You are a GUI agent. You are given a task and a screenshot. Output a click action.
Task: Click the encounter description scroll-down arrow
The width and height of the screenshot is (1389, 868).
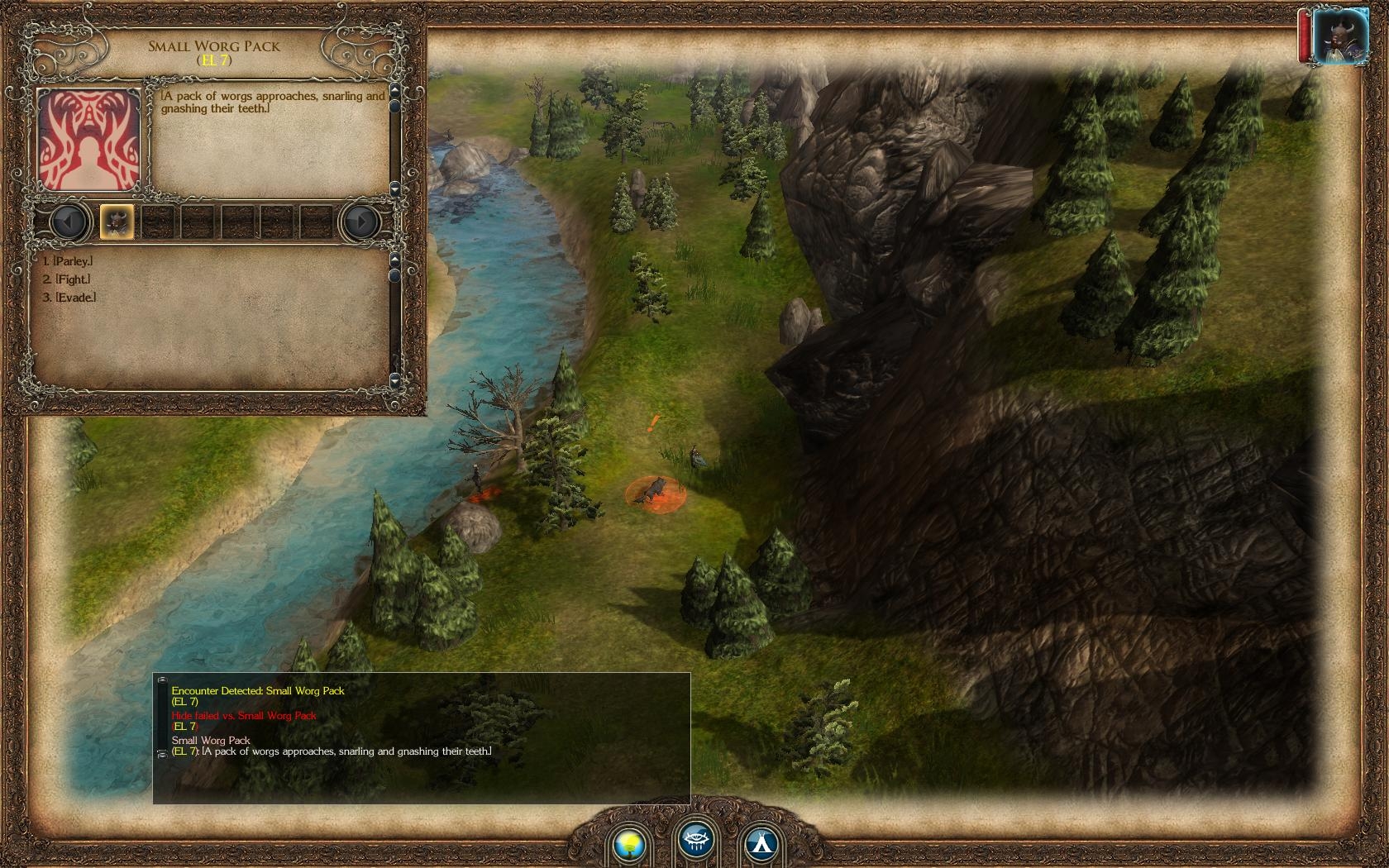[394, 188]
